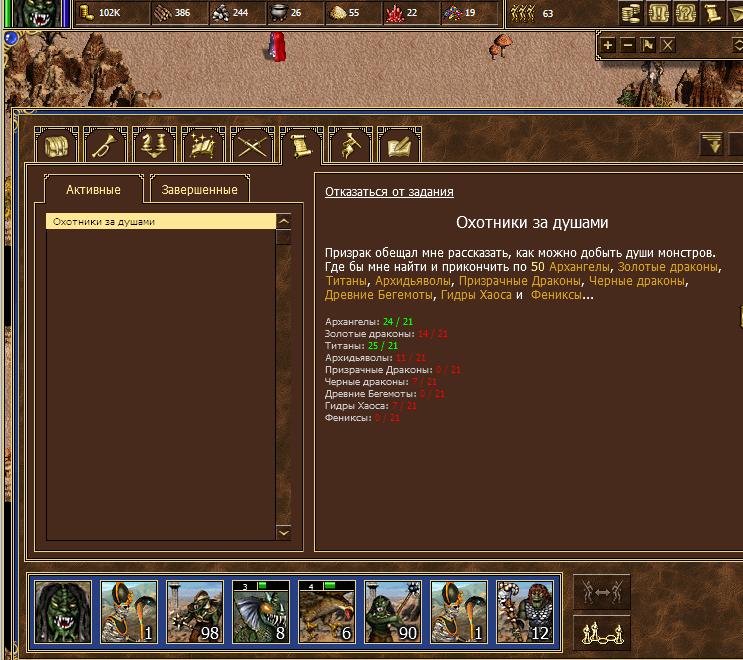Open the chess pieces tab

[x=153, y=146]
